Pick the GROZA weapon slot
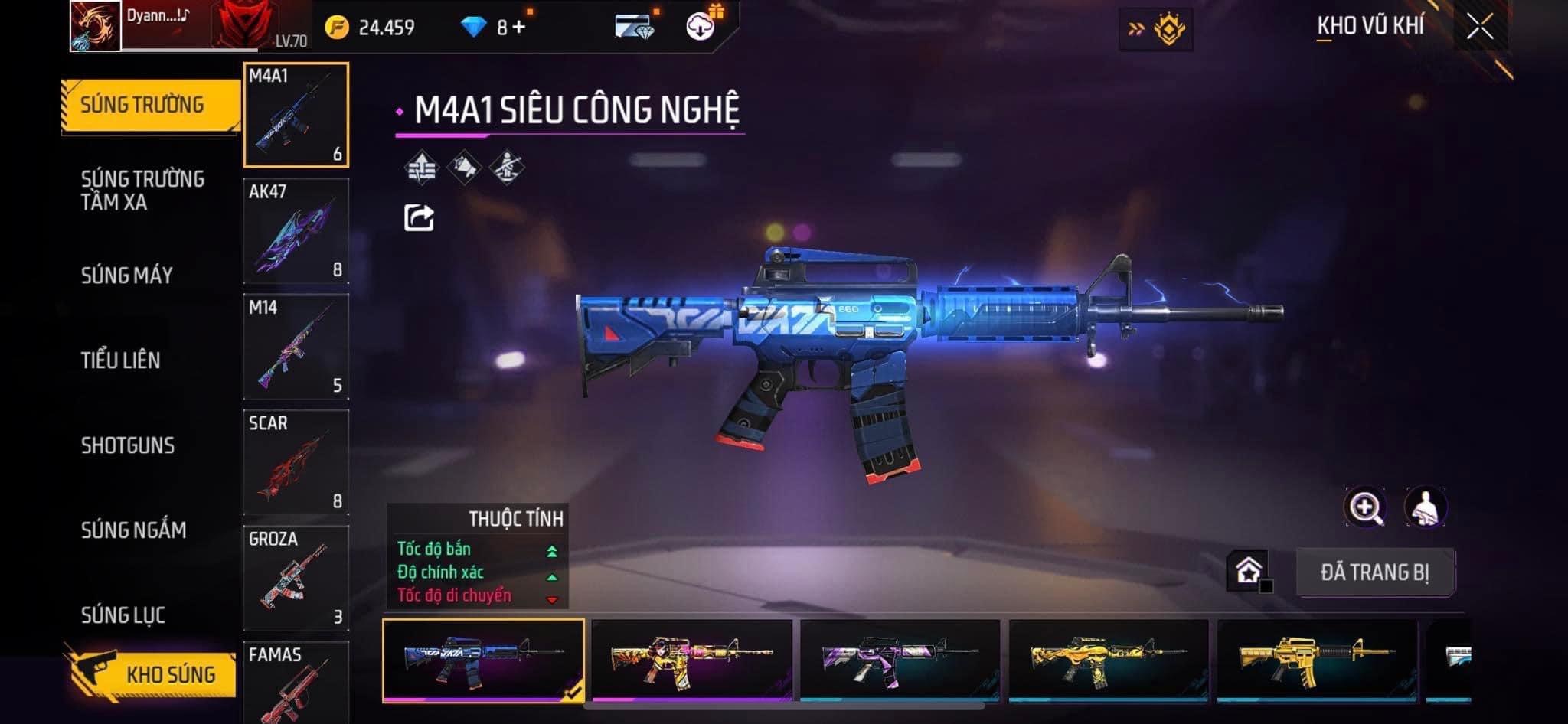This screenshot has height=724, width=1568. [296, 578]
